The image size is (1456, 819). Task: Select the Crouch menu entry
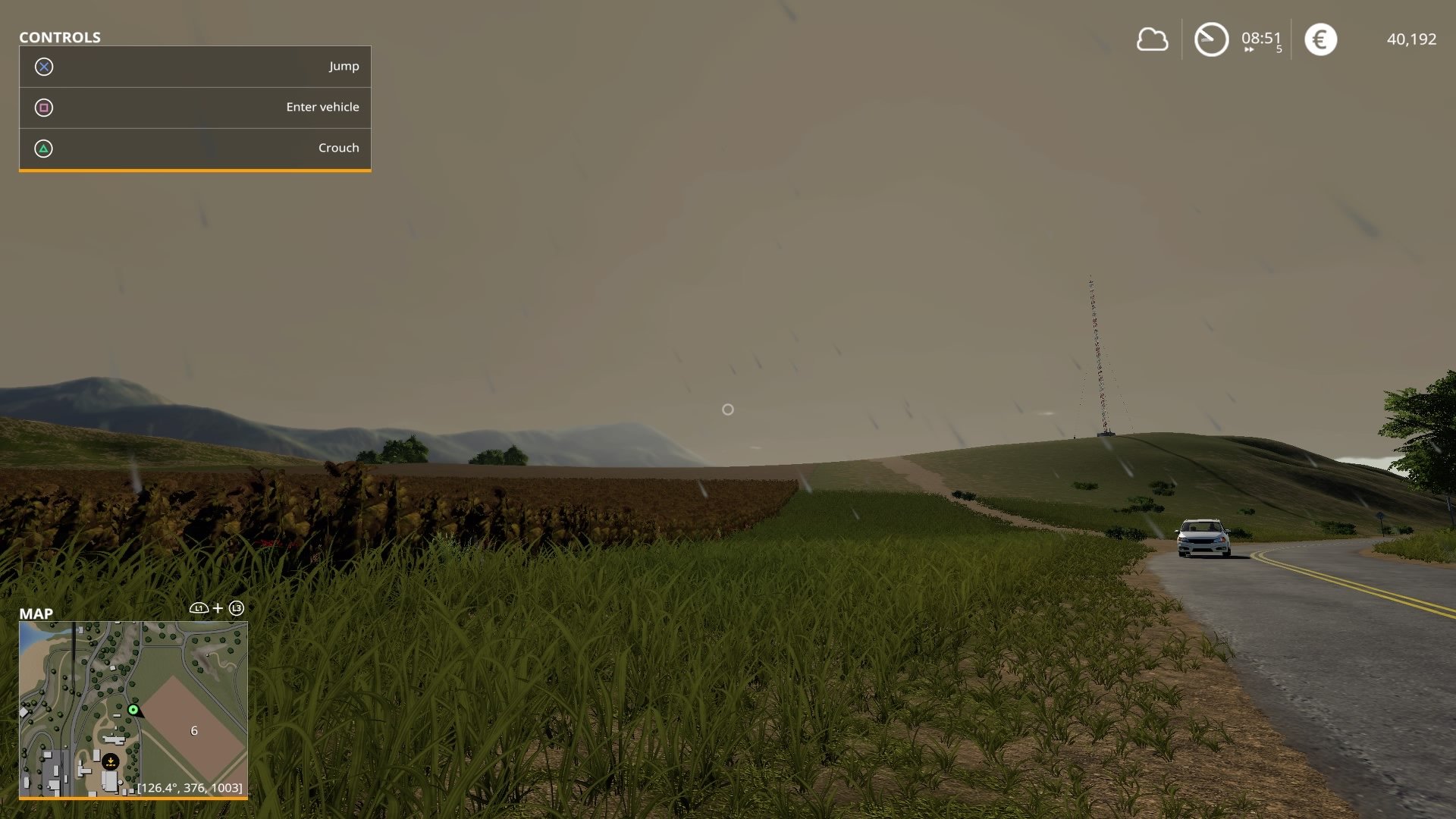(339, 148)
